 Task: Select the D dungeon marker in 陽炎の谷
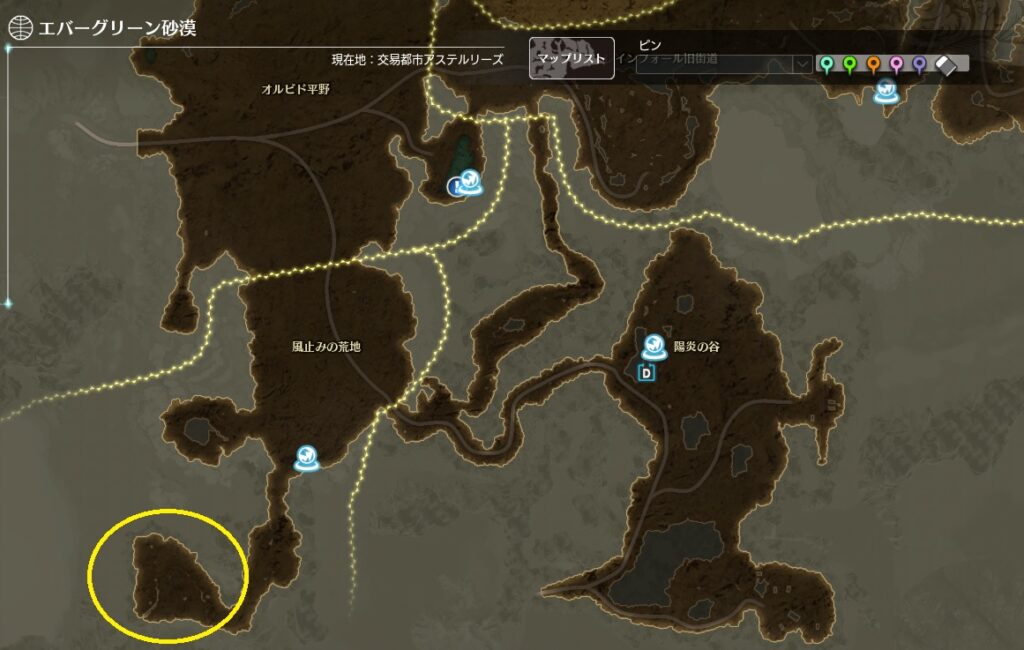coord(646,373)
